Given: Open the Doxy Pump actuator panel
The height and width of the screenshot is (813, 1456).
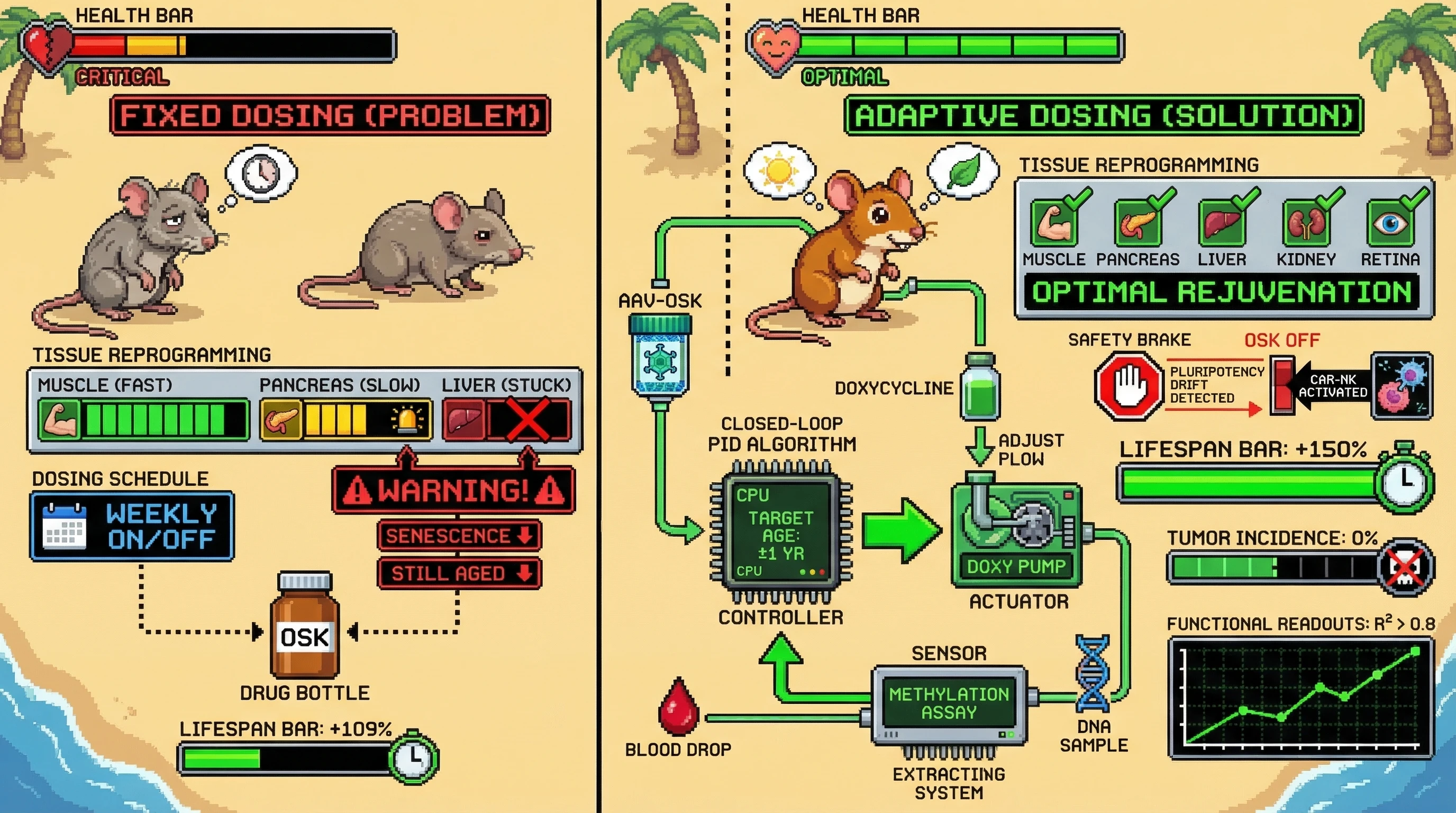Looking at the screenshot, I should [x=1016, y=534].
